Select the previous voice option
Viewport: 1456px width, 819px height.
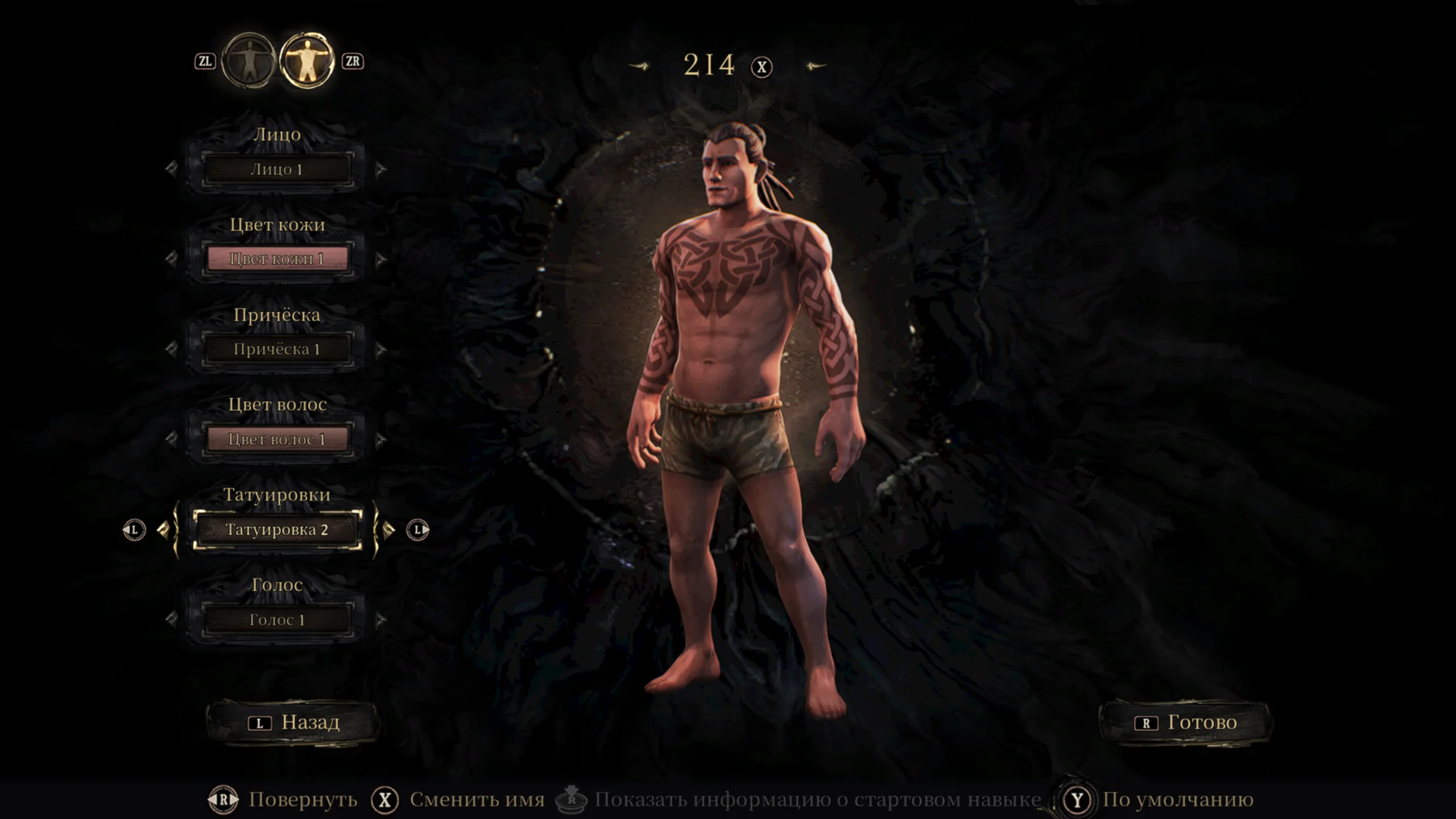click(171, 619)
